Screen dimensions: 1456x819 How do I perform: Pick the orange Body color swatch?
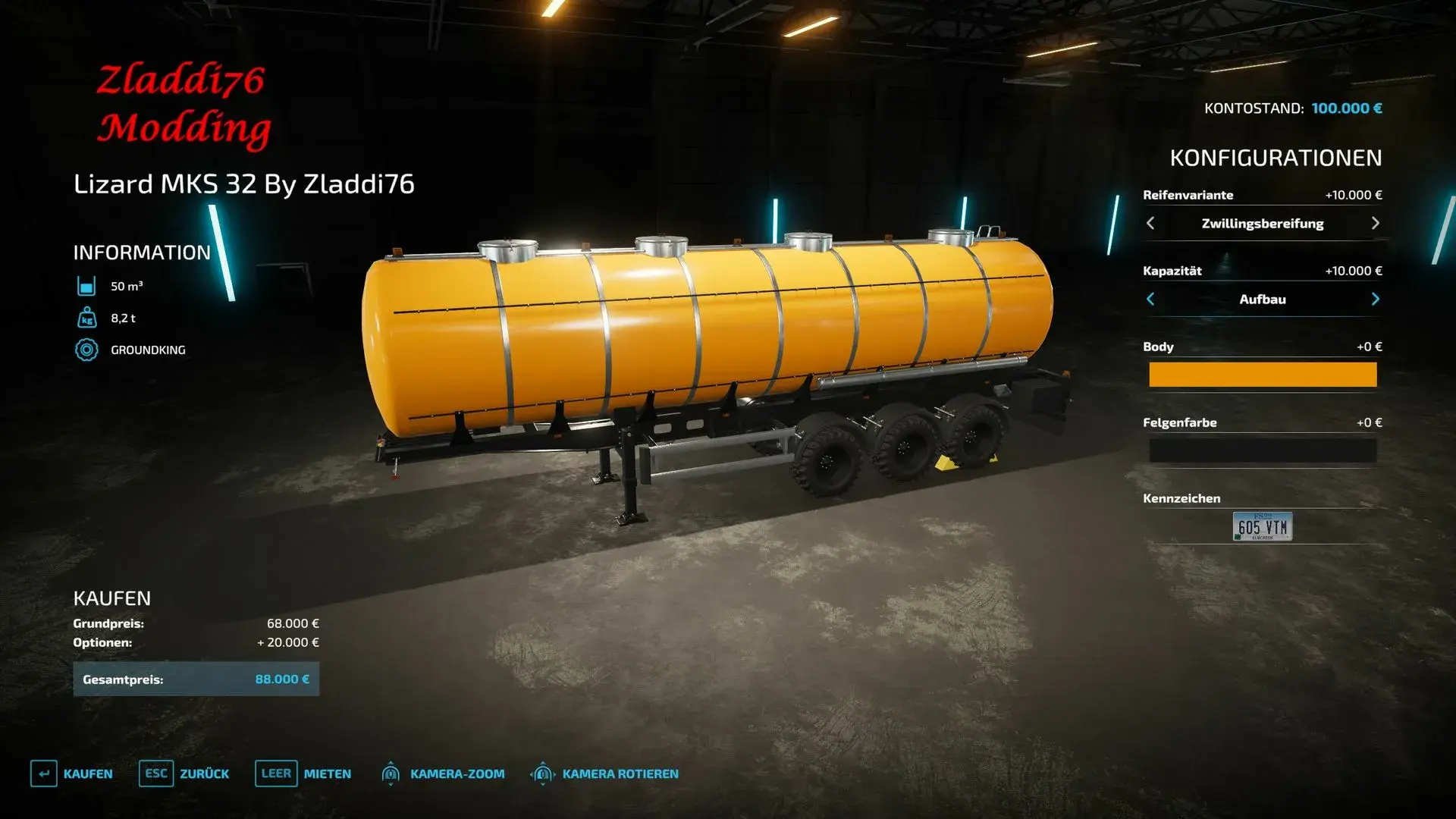[x=1262, y=375]
